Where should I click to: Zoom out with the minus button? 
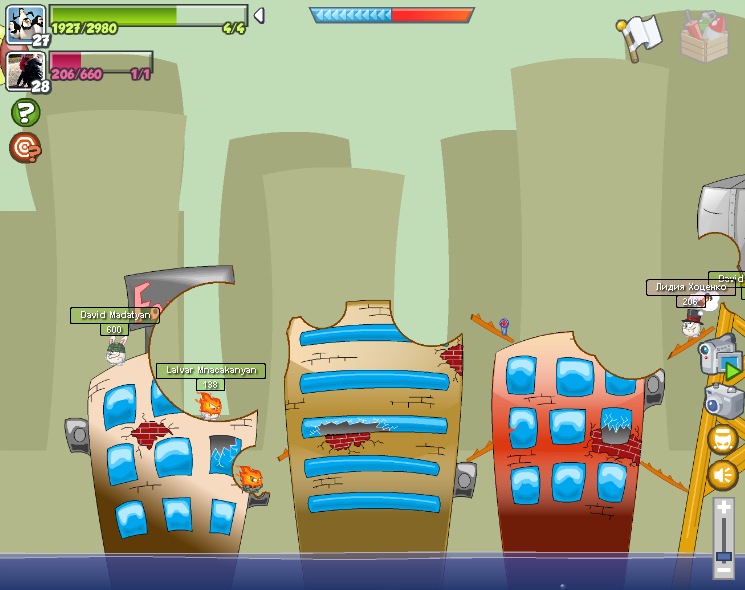(x=724, y=570)
